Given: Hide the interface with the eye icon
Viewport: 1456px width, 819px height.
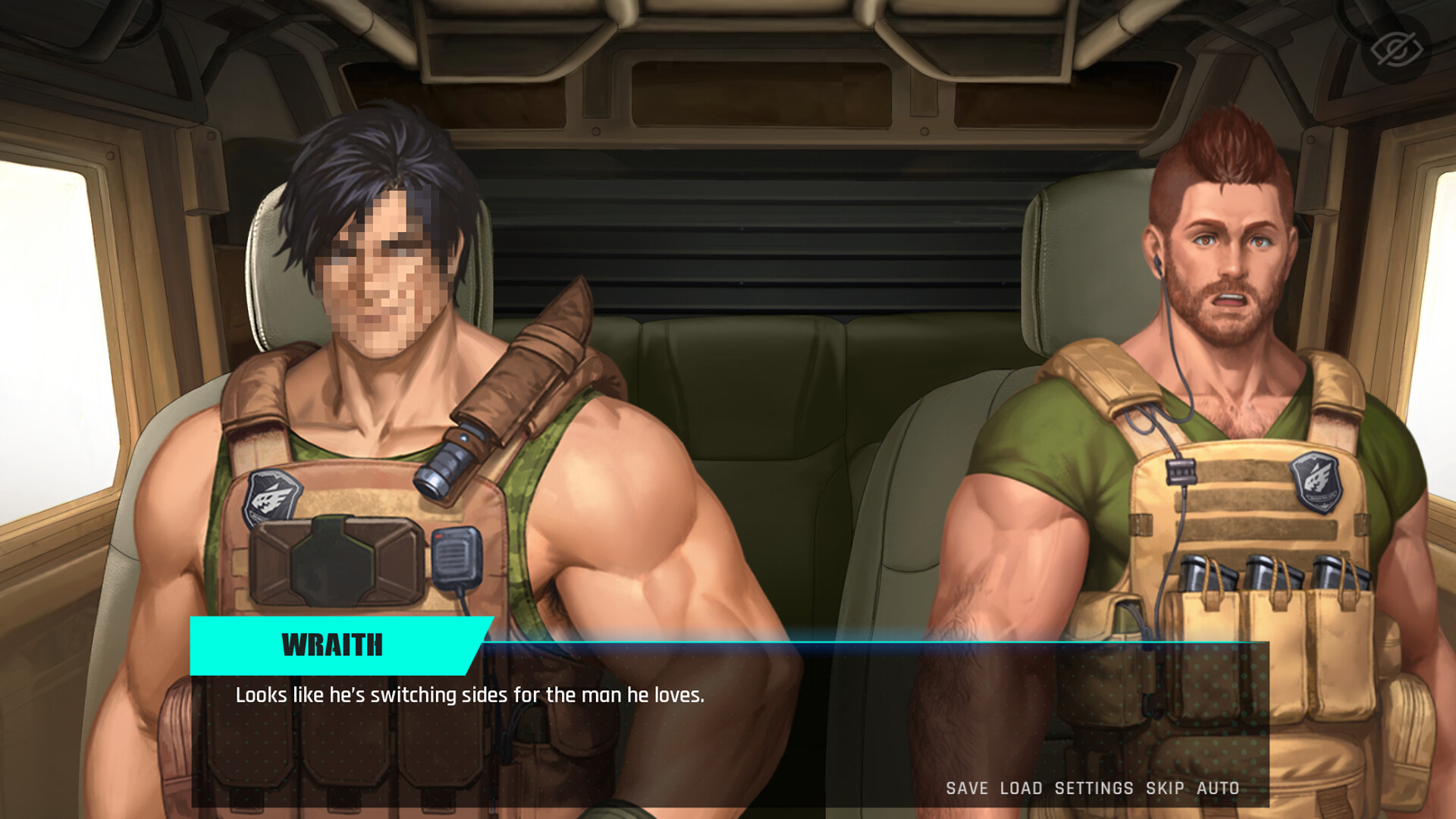Looking at the screenshot, I should tap(1396, 49).
